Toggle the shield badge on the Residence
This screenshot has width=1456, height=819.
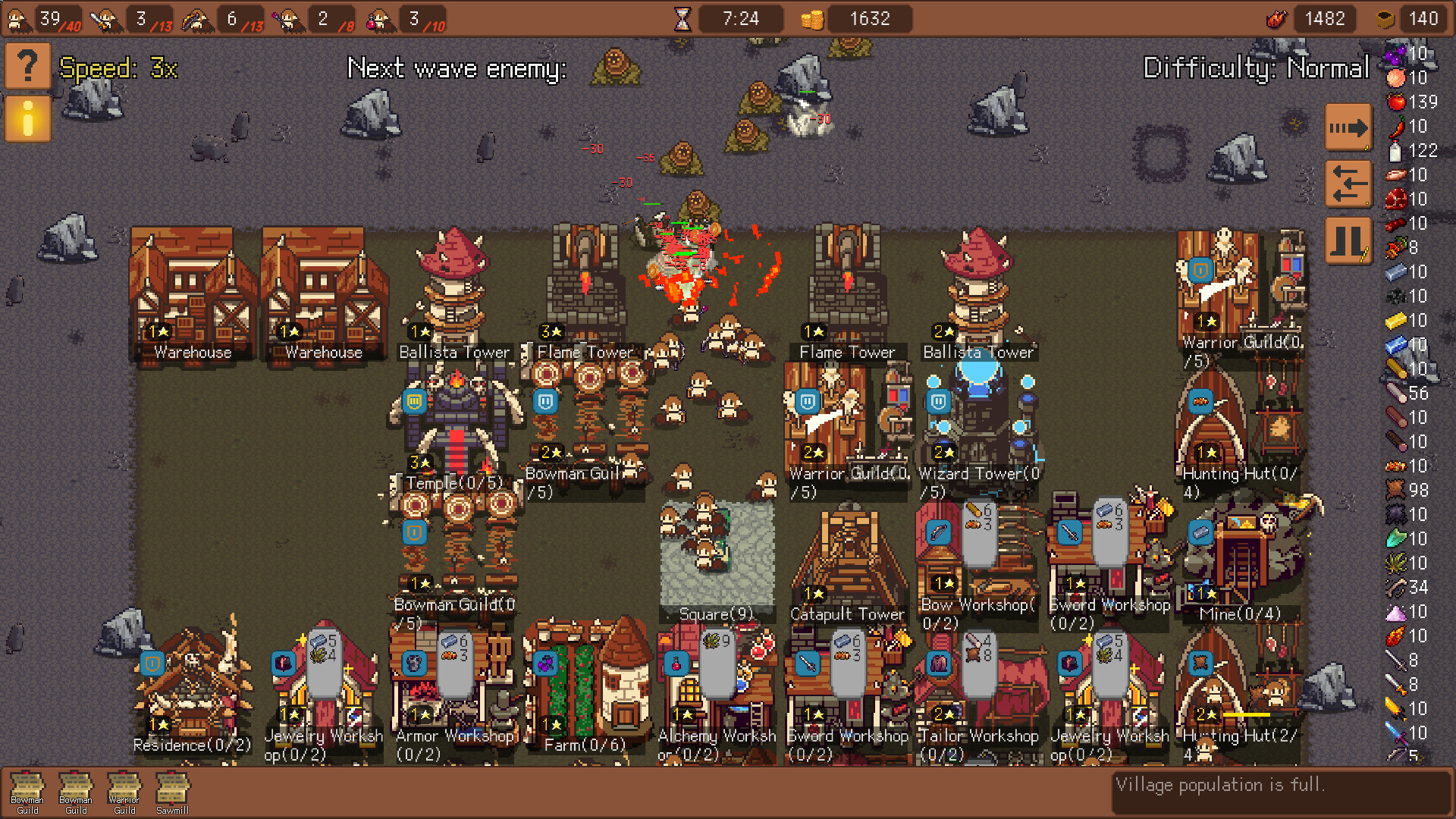(x=152, y=664)
